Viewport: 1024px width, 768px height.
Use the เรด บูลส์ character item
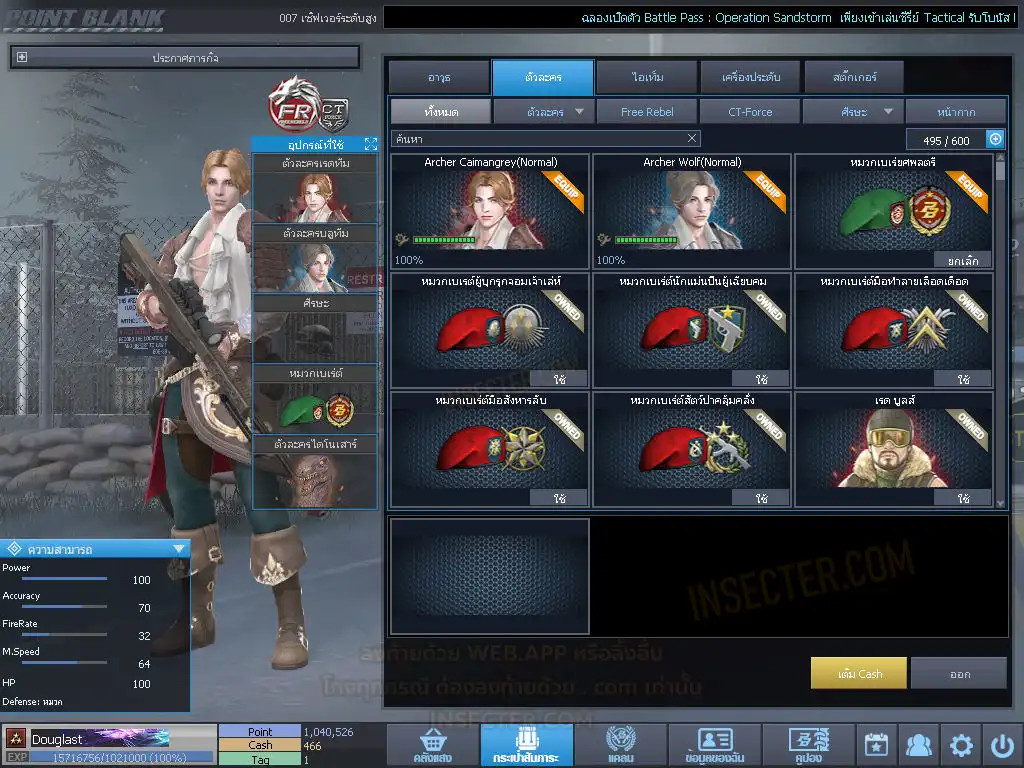click(963, 497)
